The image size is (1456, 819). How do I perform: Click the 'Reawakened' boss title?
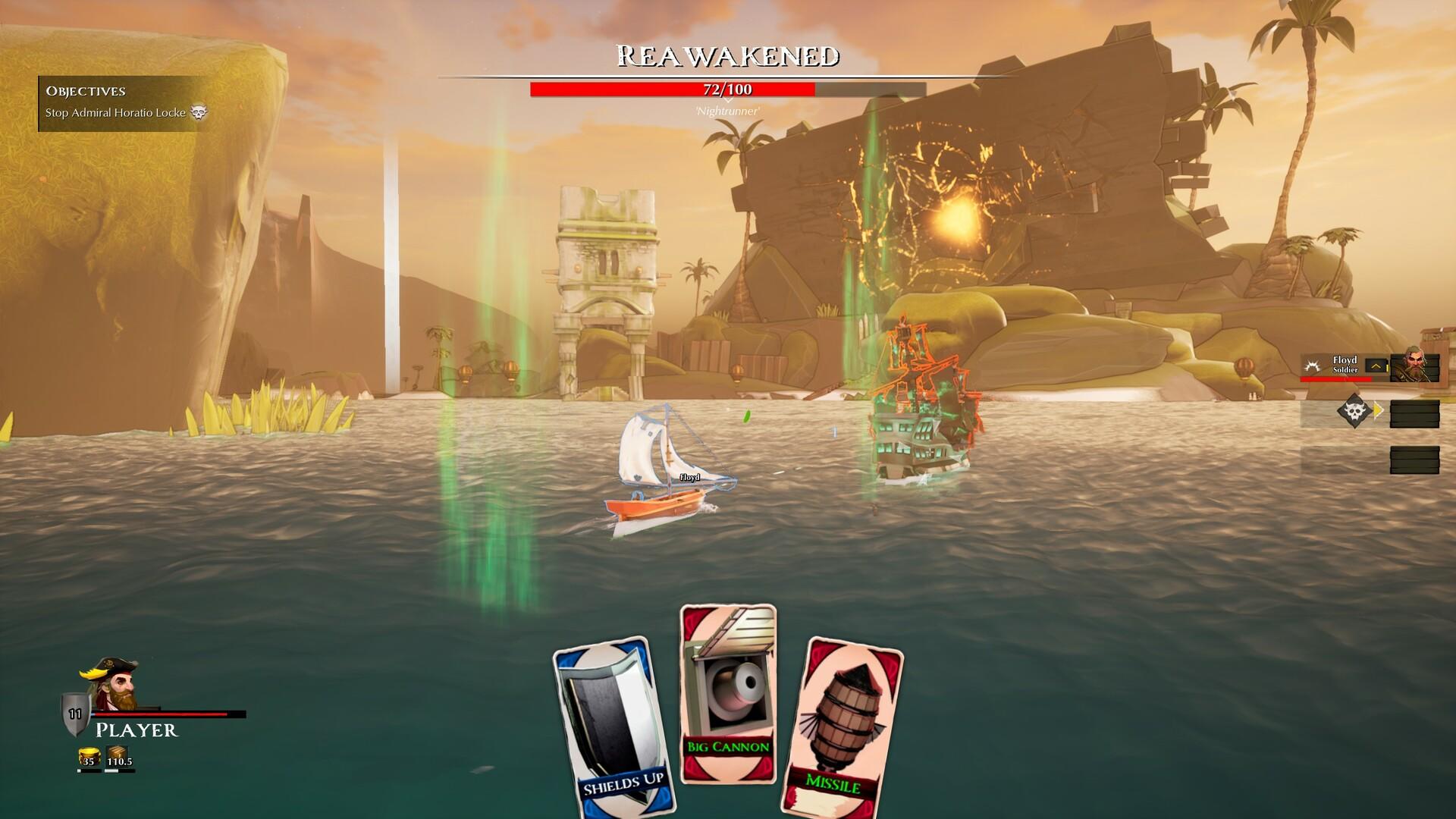727,55
